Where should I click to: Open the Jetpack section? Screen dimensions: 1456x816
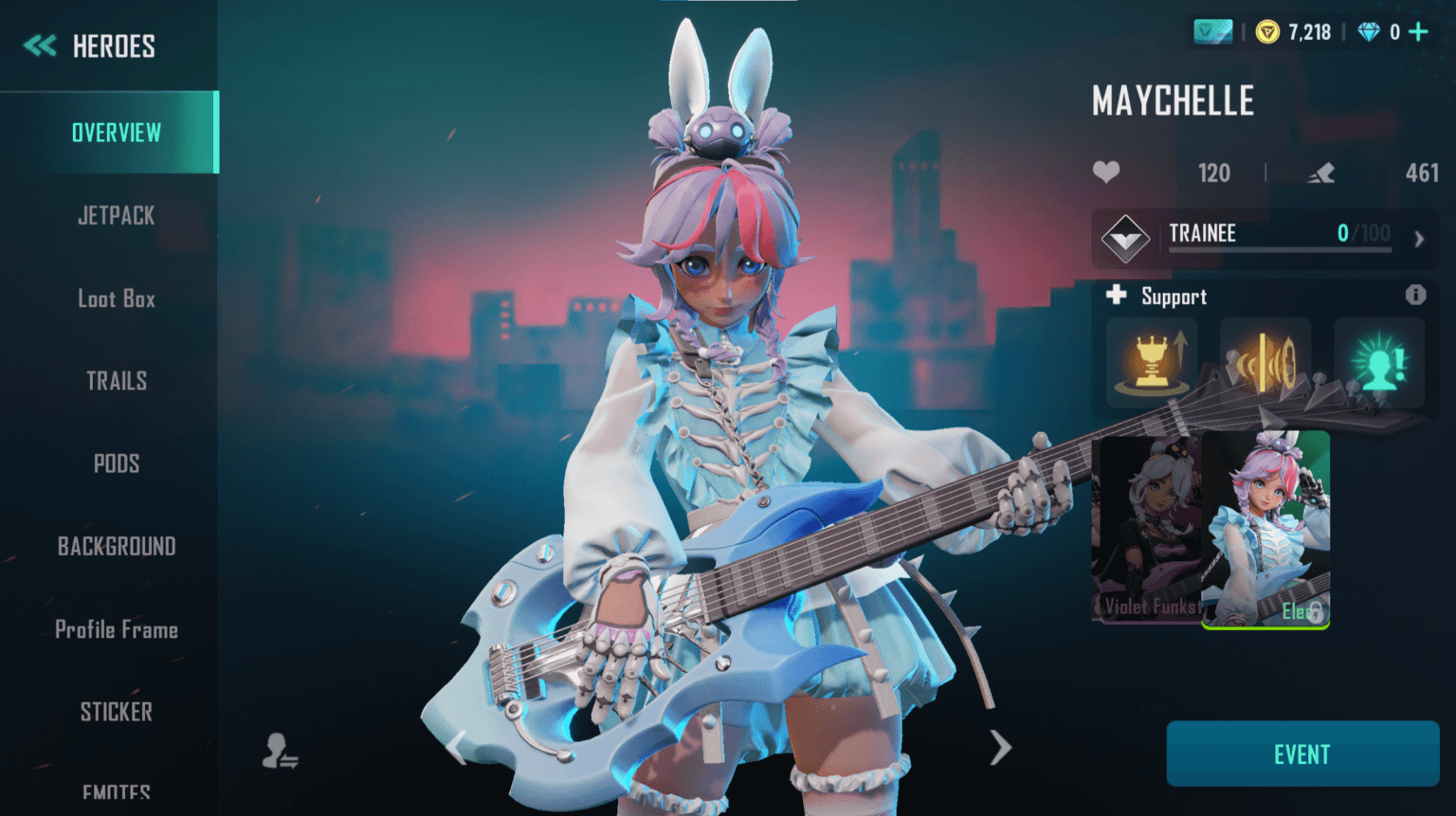point(116,215)
